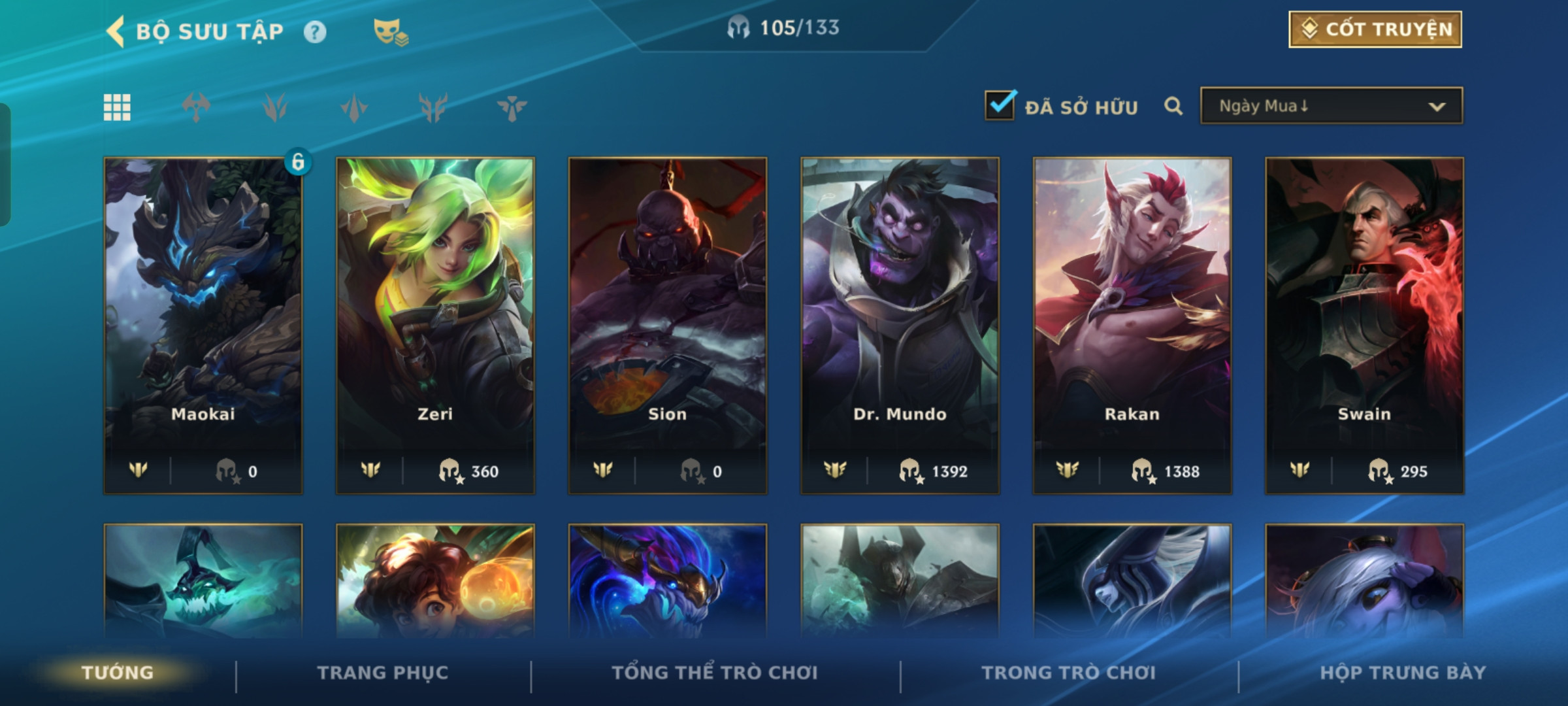The image size is (1568, 706).
Task: Open the magnifying glass search
Action: pyautogui.click(x=1173, y=106)
